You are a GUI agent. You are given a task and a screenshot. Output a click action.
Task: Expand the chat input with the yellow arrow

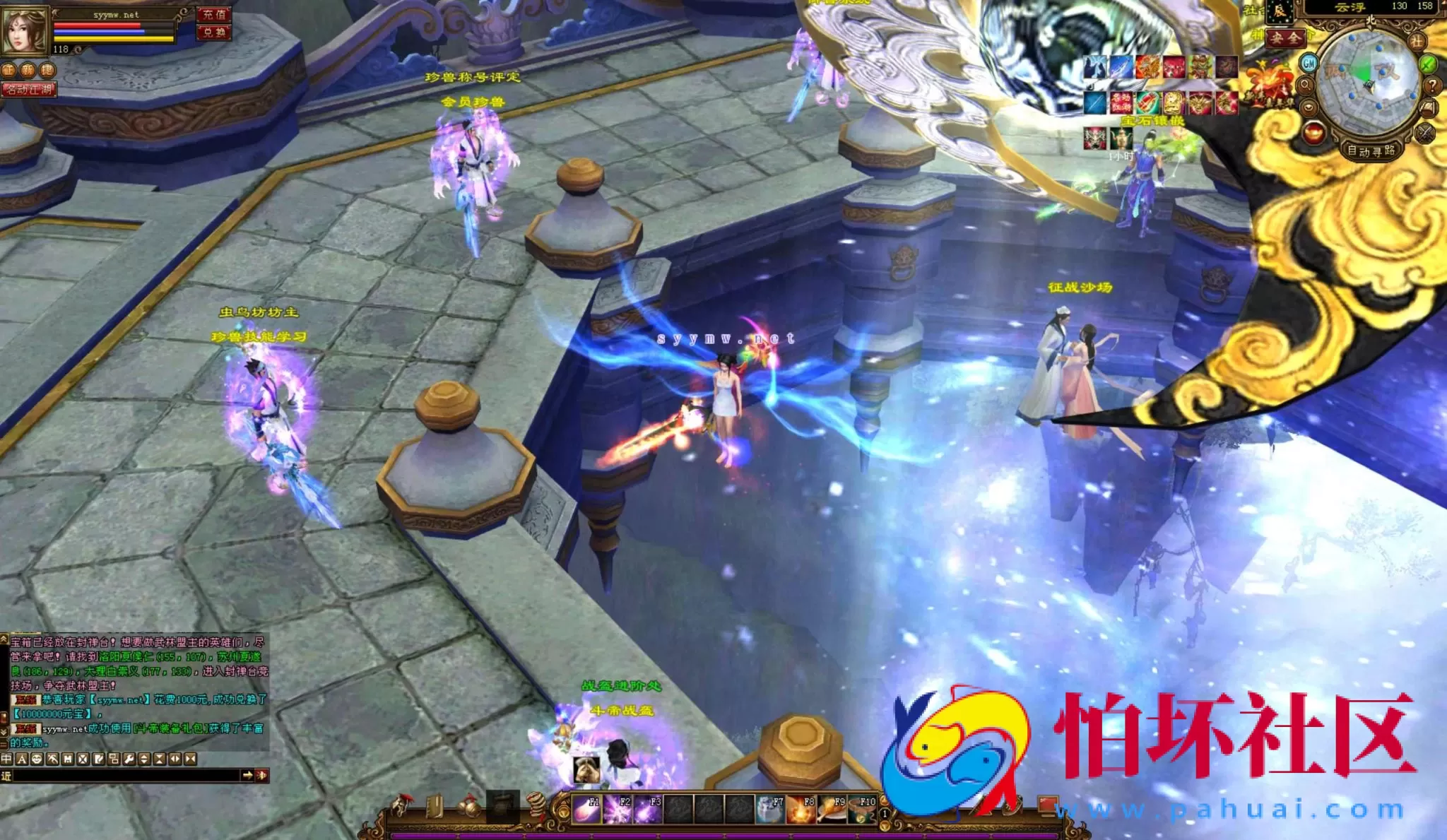249,775
